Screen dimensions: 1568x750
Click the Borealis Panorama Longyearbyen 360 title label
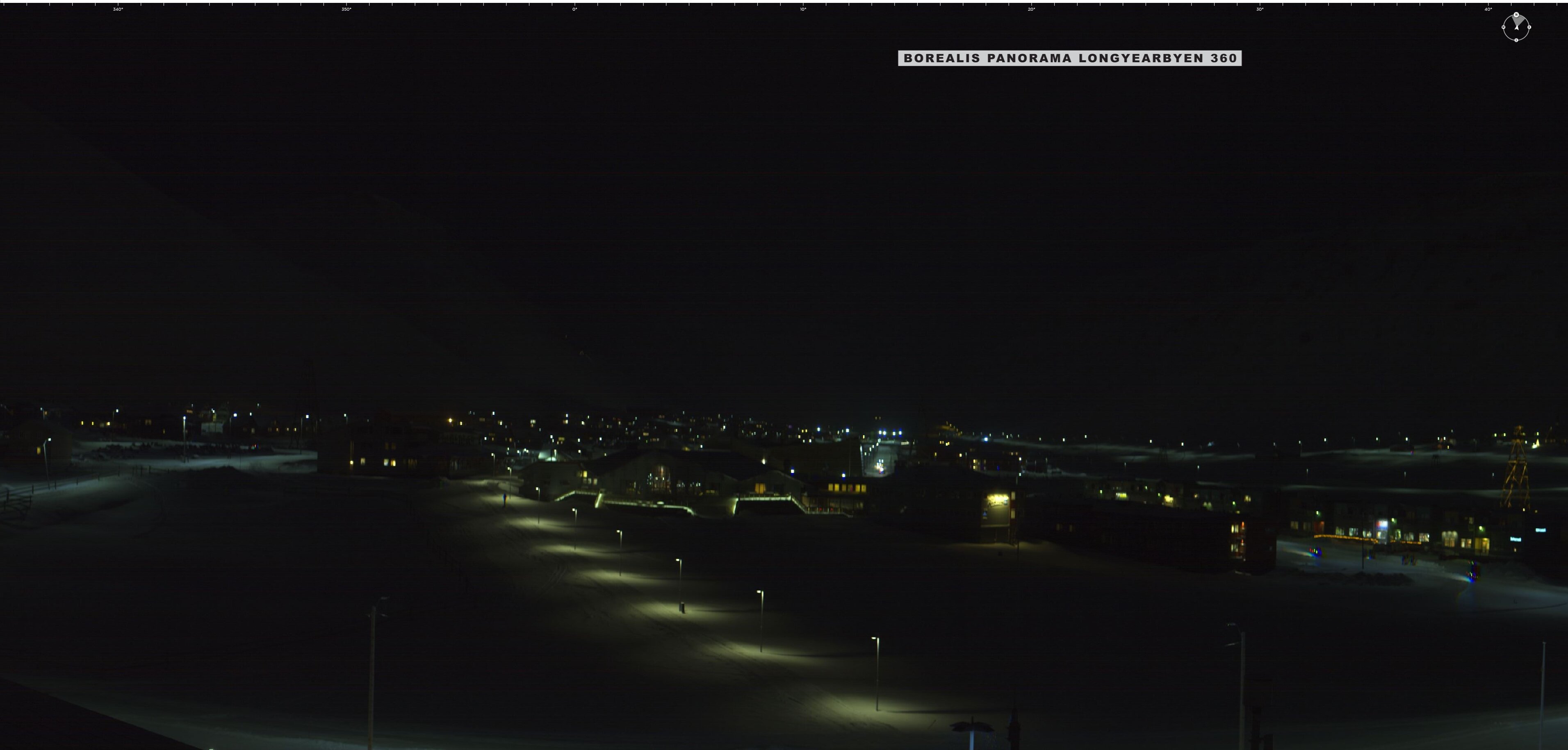(x=1069, y=58)
